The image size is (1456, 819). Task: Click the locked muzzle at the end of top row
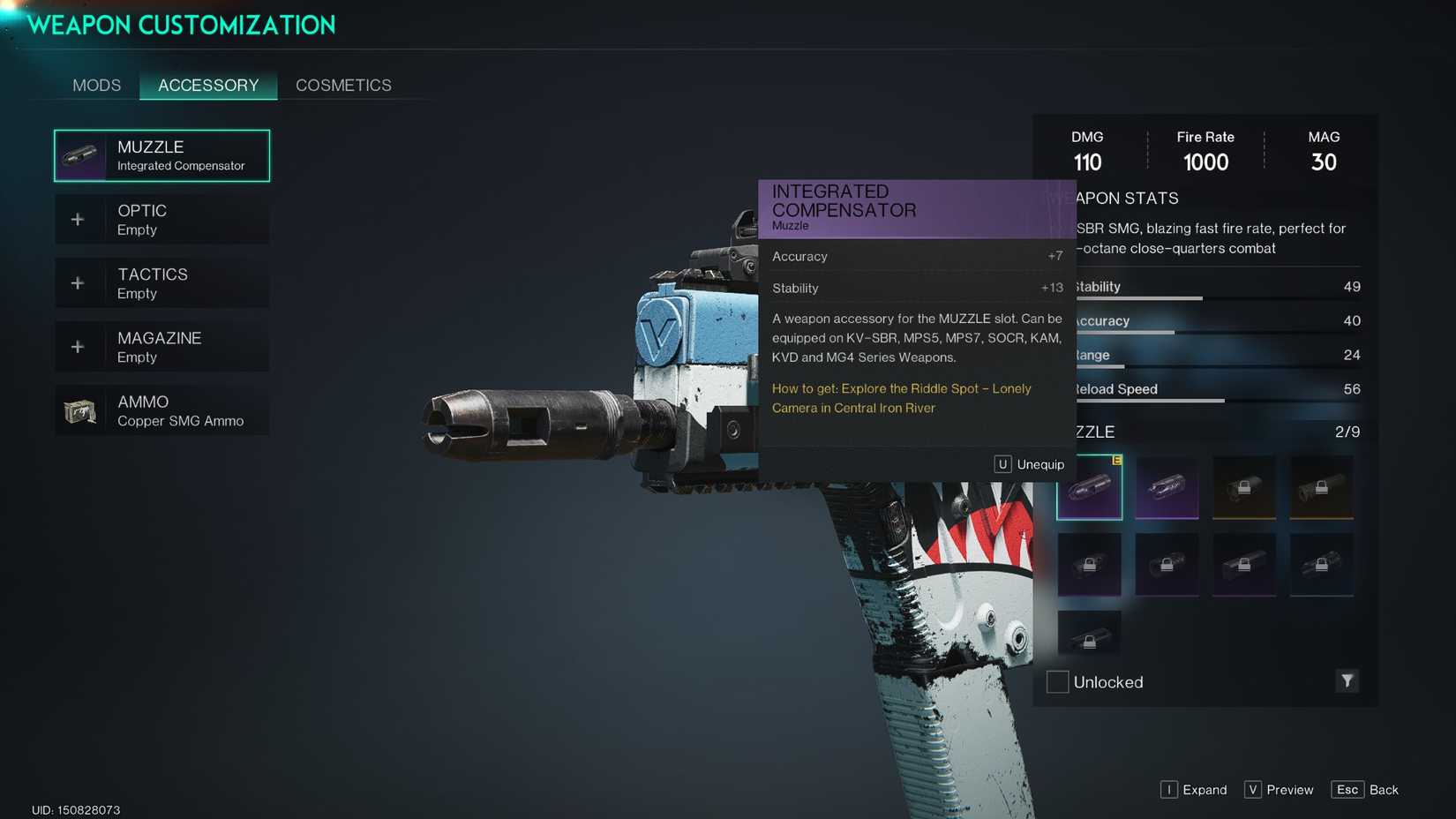pyautogui.click(x=1321, y=485)
